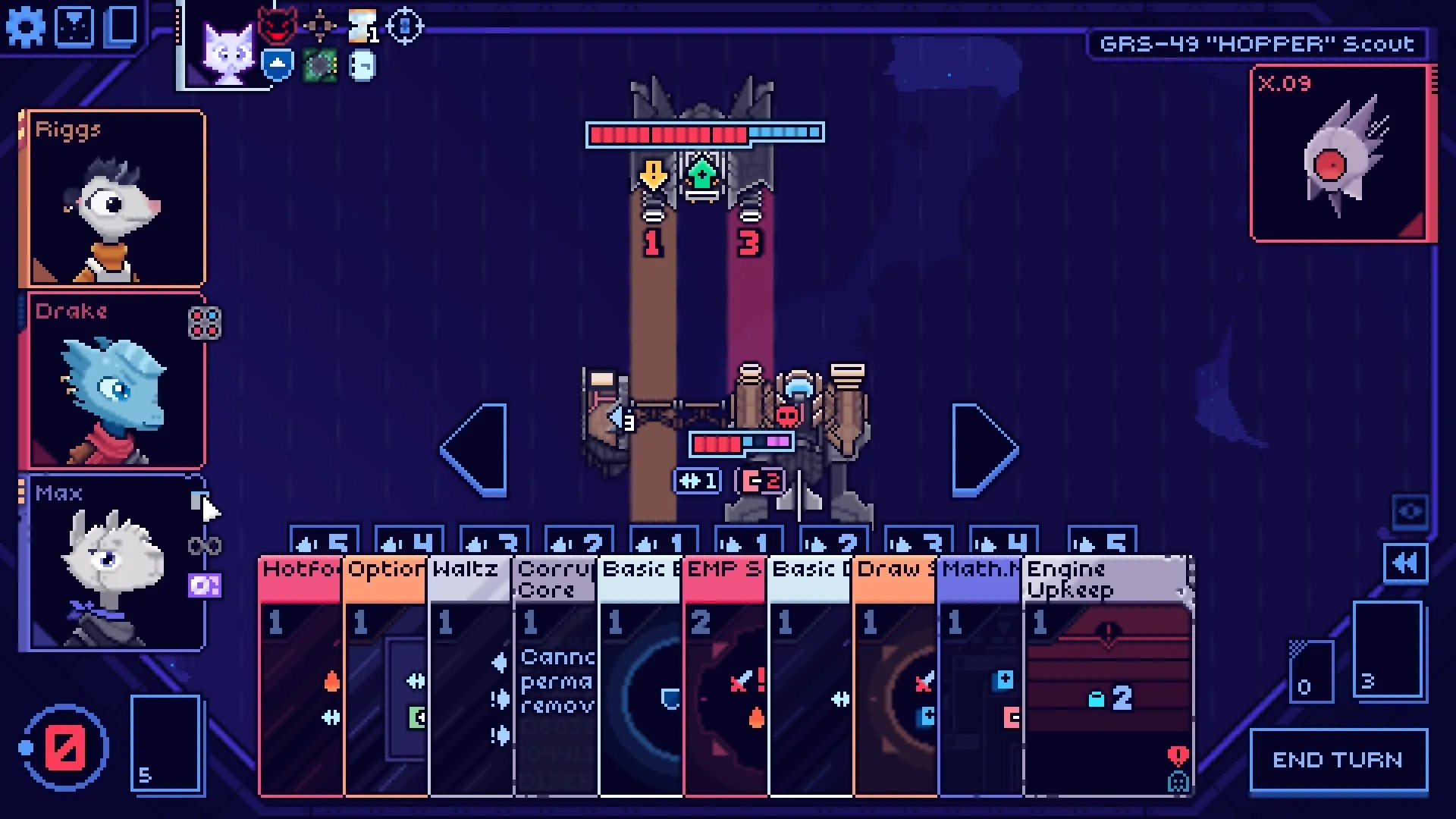Select Max's character portrait
This screenshot has width=1456, height=819.
pos(115,563)
